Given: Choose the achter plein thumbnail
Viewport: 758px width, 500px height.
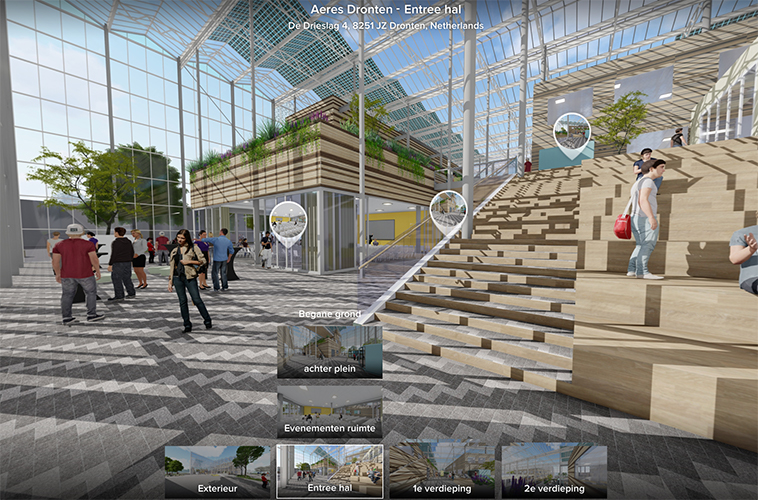Looking at the screenshot, I should tap(329, 350).
